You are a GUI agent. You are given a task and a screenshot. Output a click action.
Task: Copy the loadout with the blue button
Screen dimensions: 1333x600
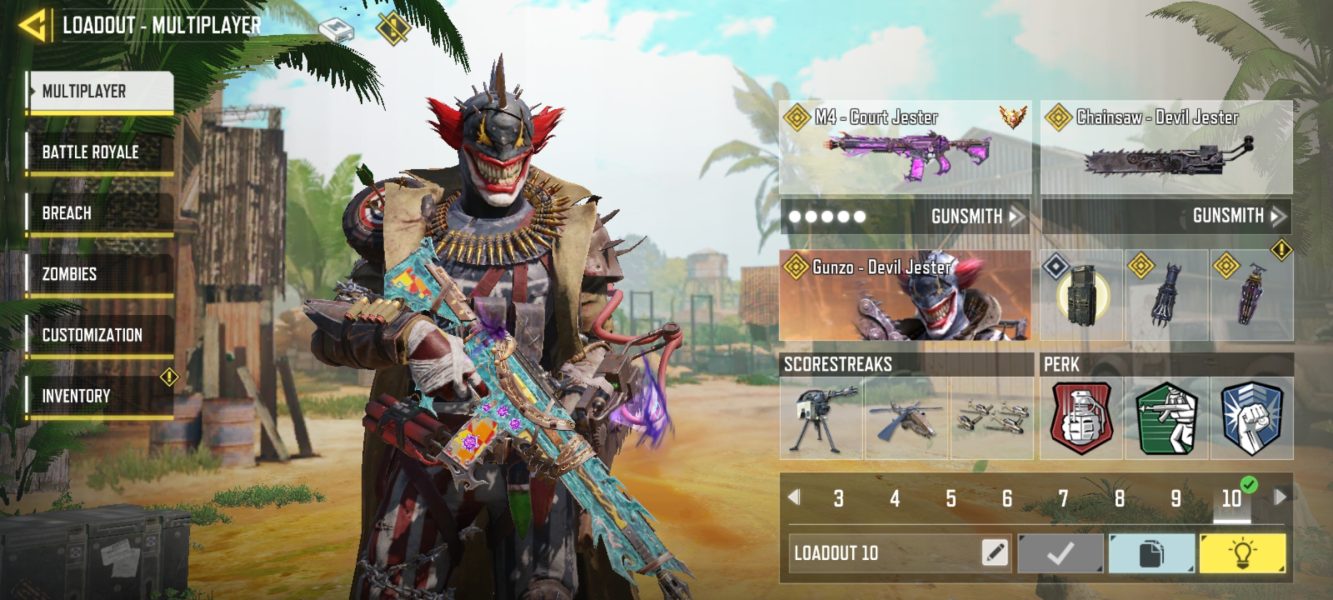pos(1152,553)
